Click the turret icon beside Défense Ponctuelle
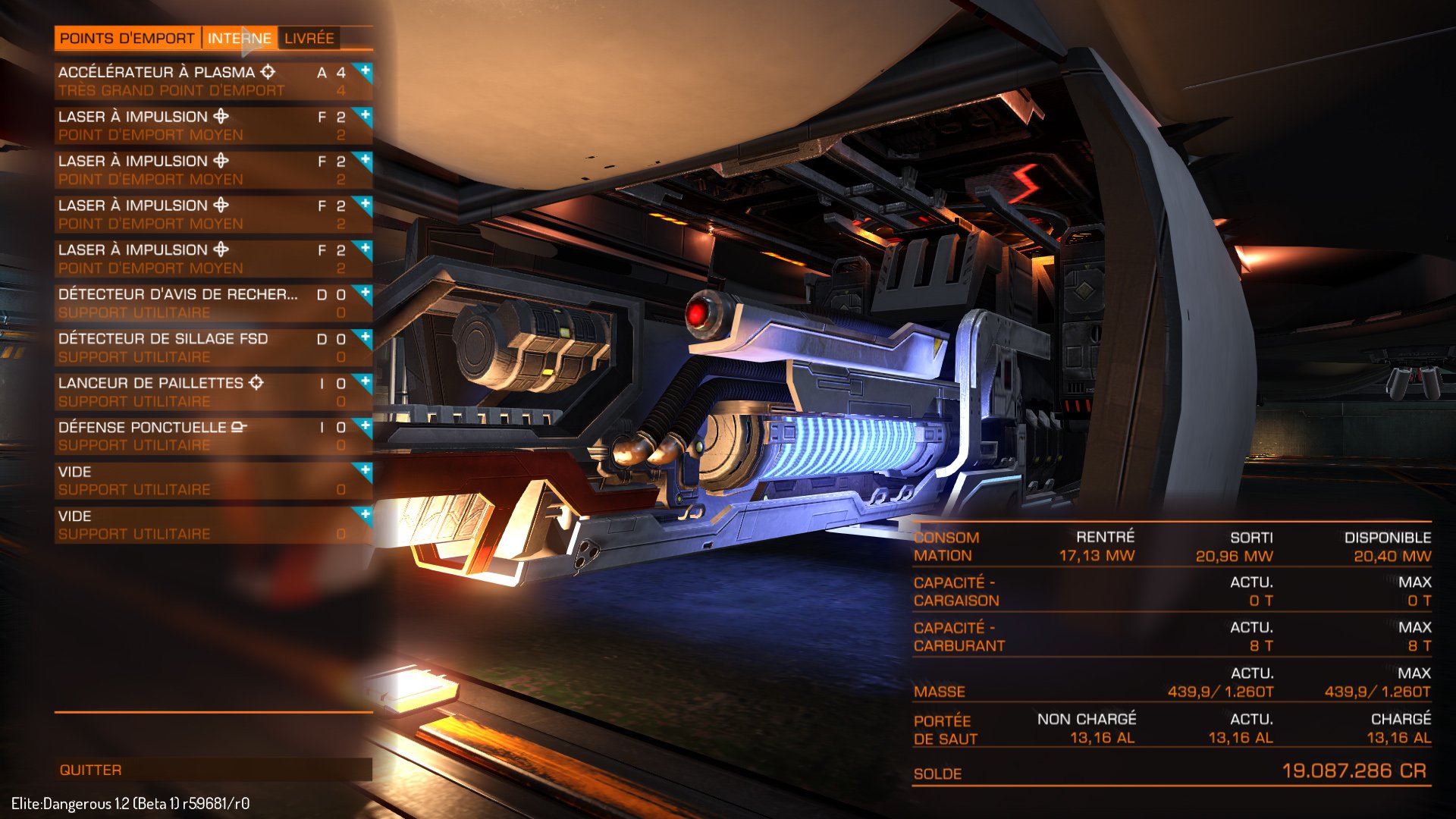Screen dimensions: 1456x819 [239, 428]
